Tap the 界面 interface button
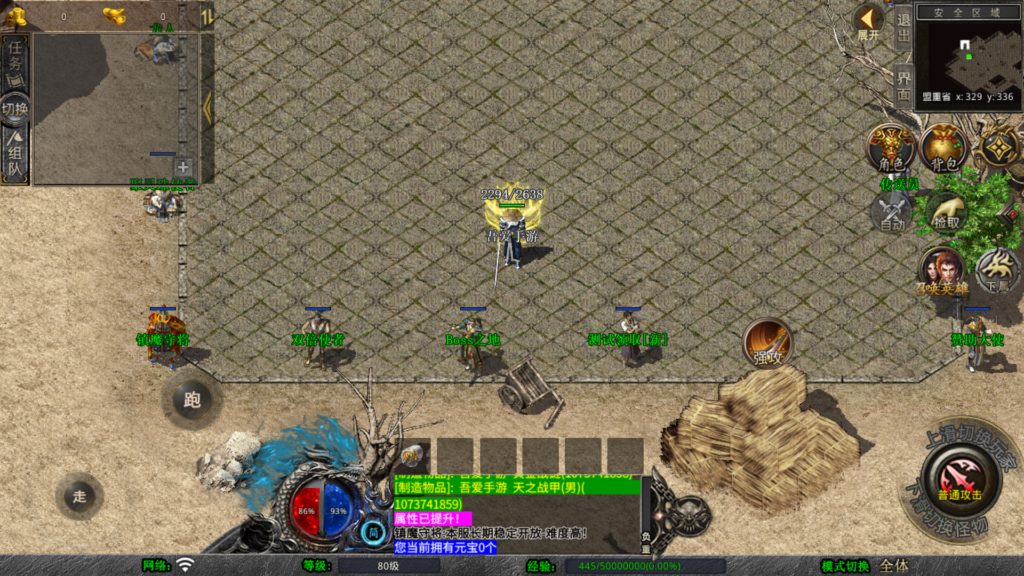This screenshot has width=1024, height=576. (x=903, y=86)
